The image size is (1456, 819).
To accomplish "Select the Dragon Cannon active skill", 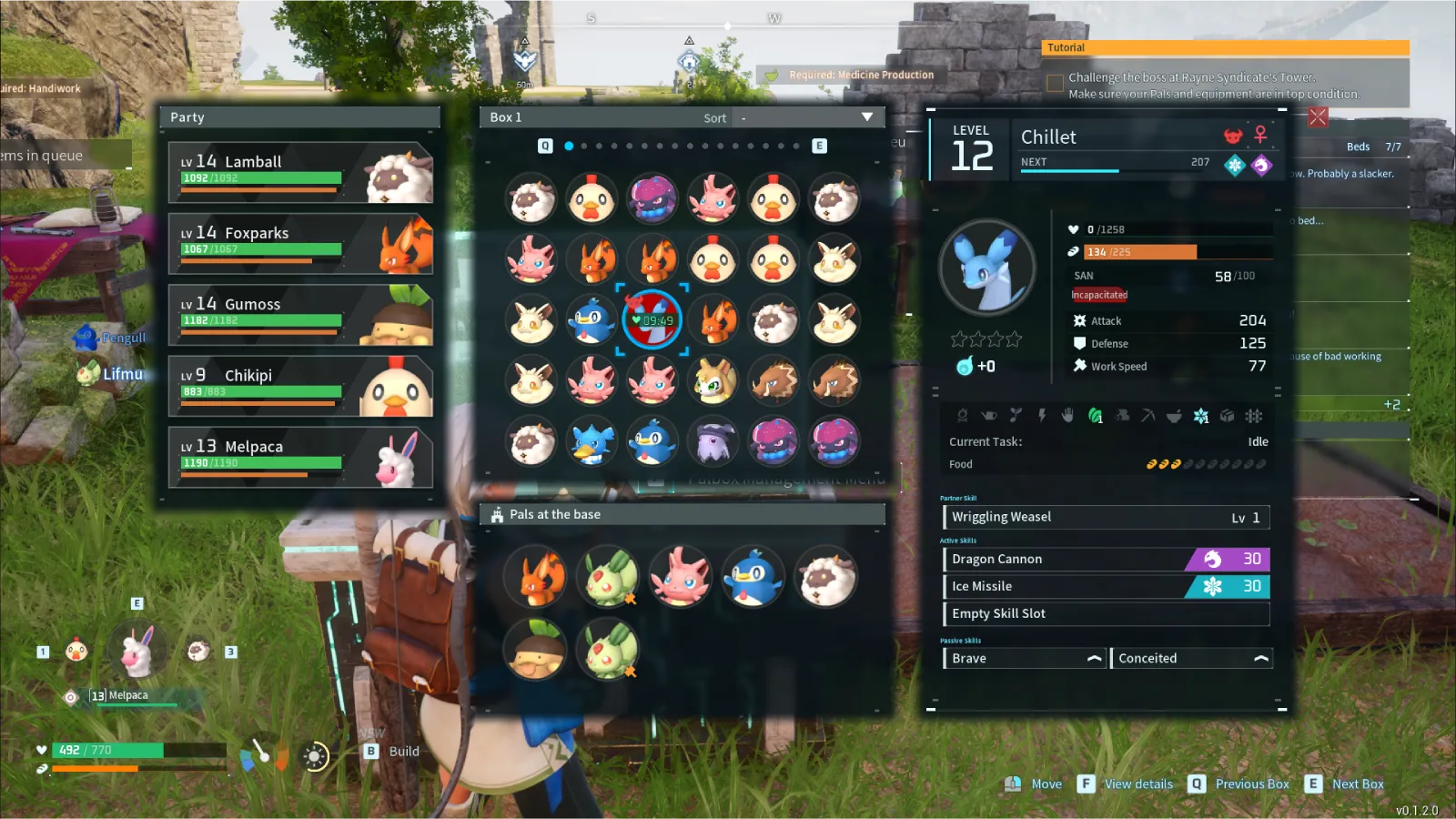I will click(x=1106, y=559).
